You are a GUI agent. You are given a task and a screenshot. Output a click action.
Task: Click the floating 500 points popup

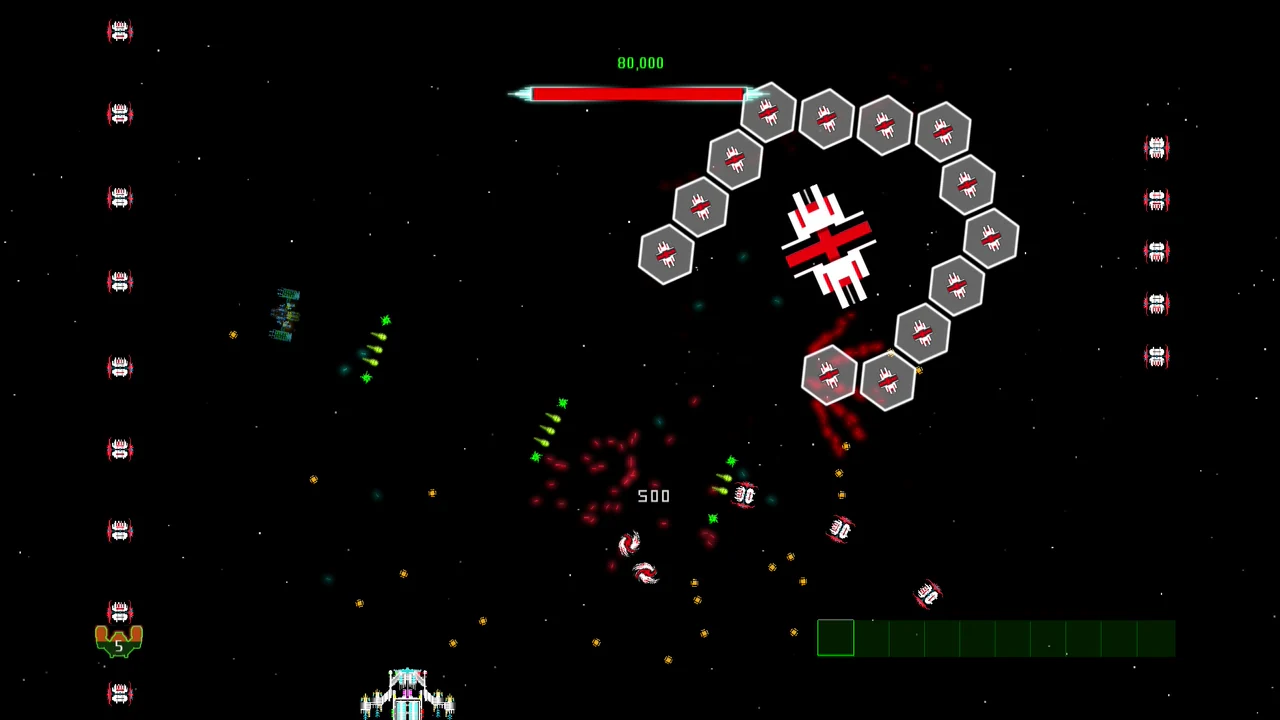point(653,496)
